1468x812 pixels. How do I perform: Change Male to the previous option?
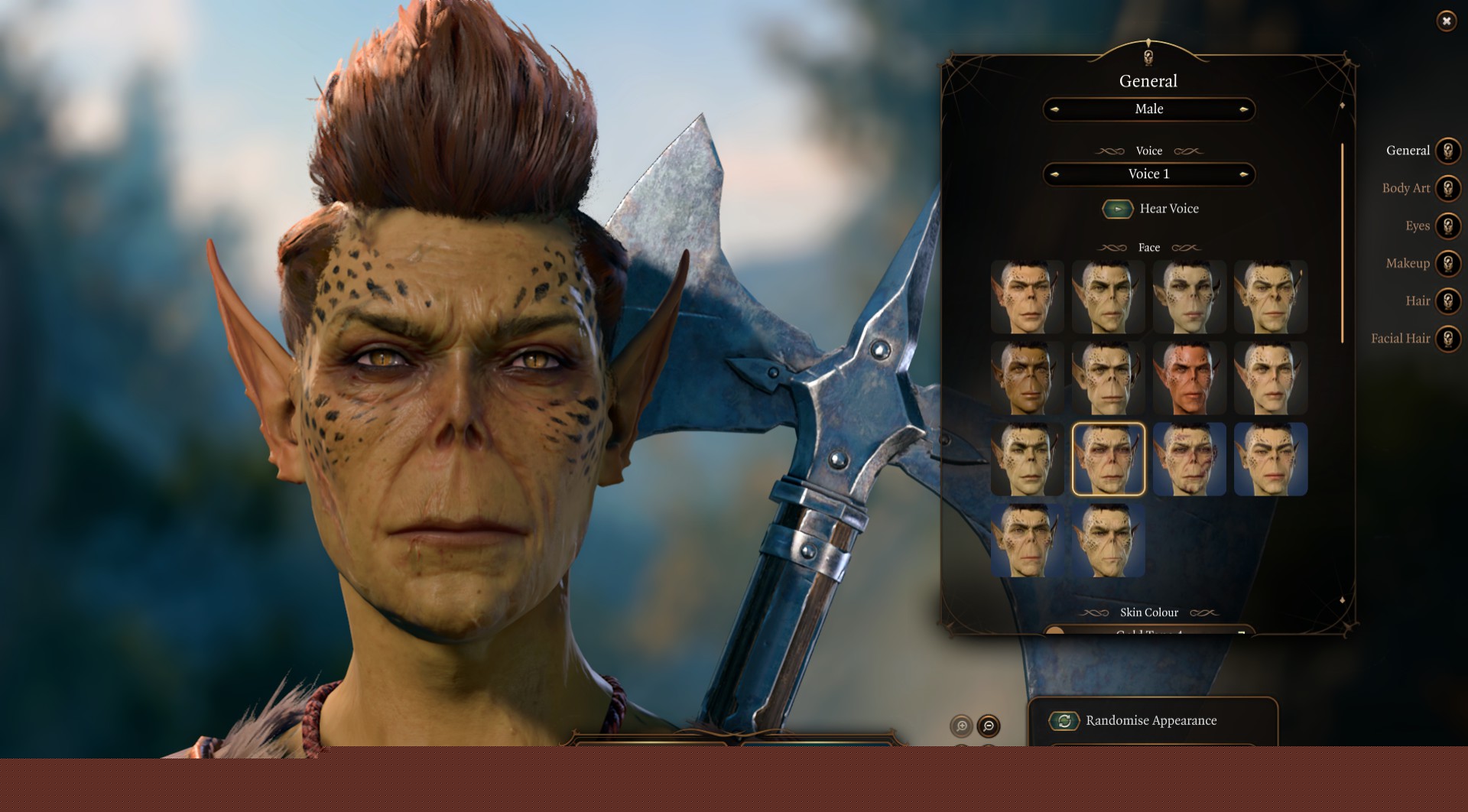pos(1055,109)
